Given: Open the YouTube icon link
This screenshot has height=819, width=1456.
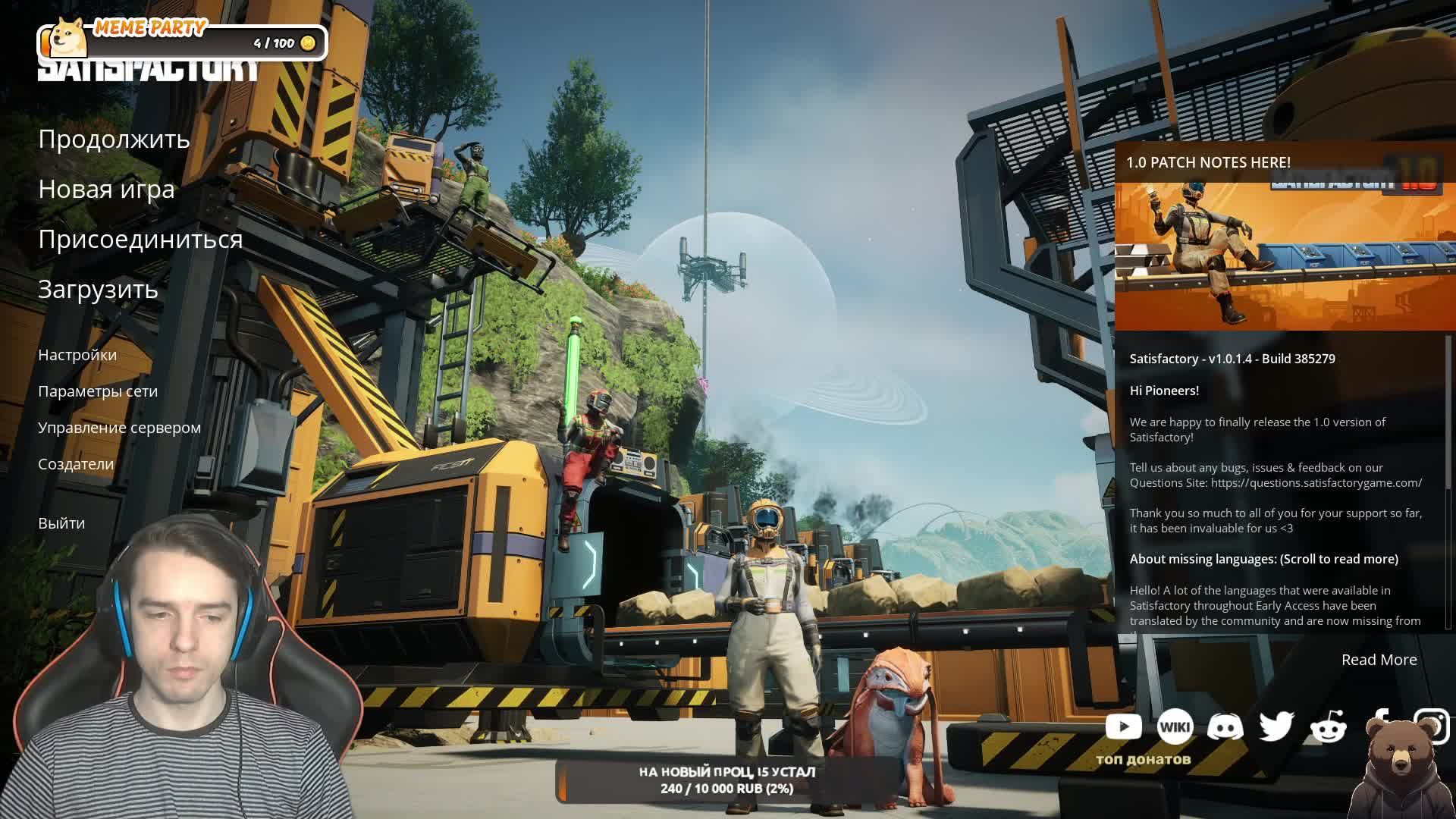Looking at the screenshot, I should (x=1123, y=726).
